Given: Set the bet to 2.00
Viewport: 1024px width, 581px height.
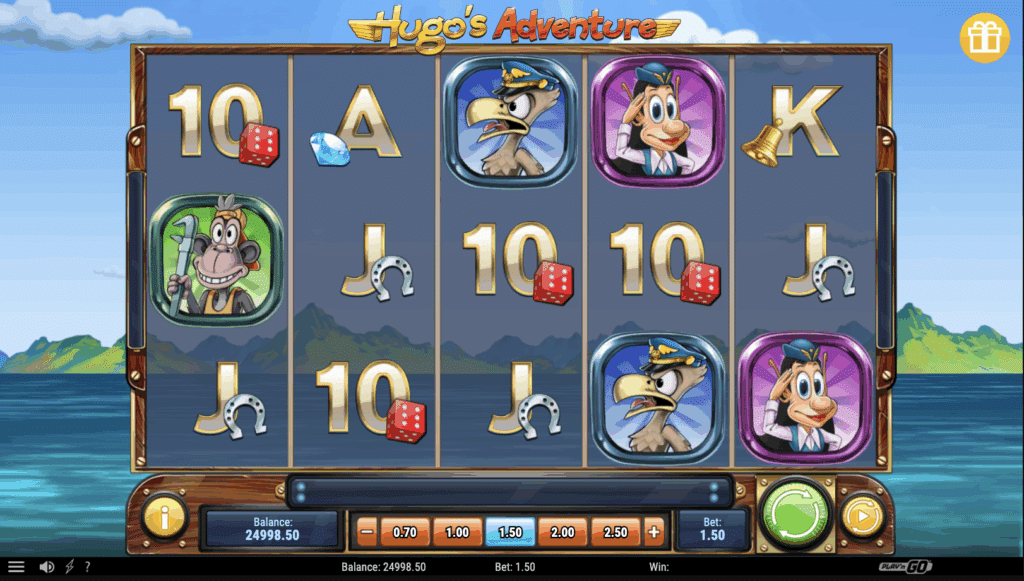Looking at the screenshot, I should 563,532.
